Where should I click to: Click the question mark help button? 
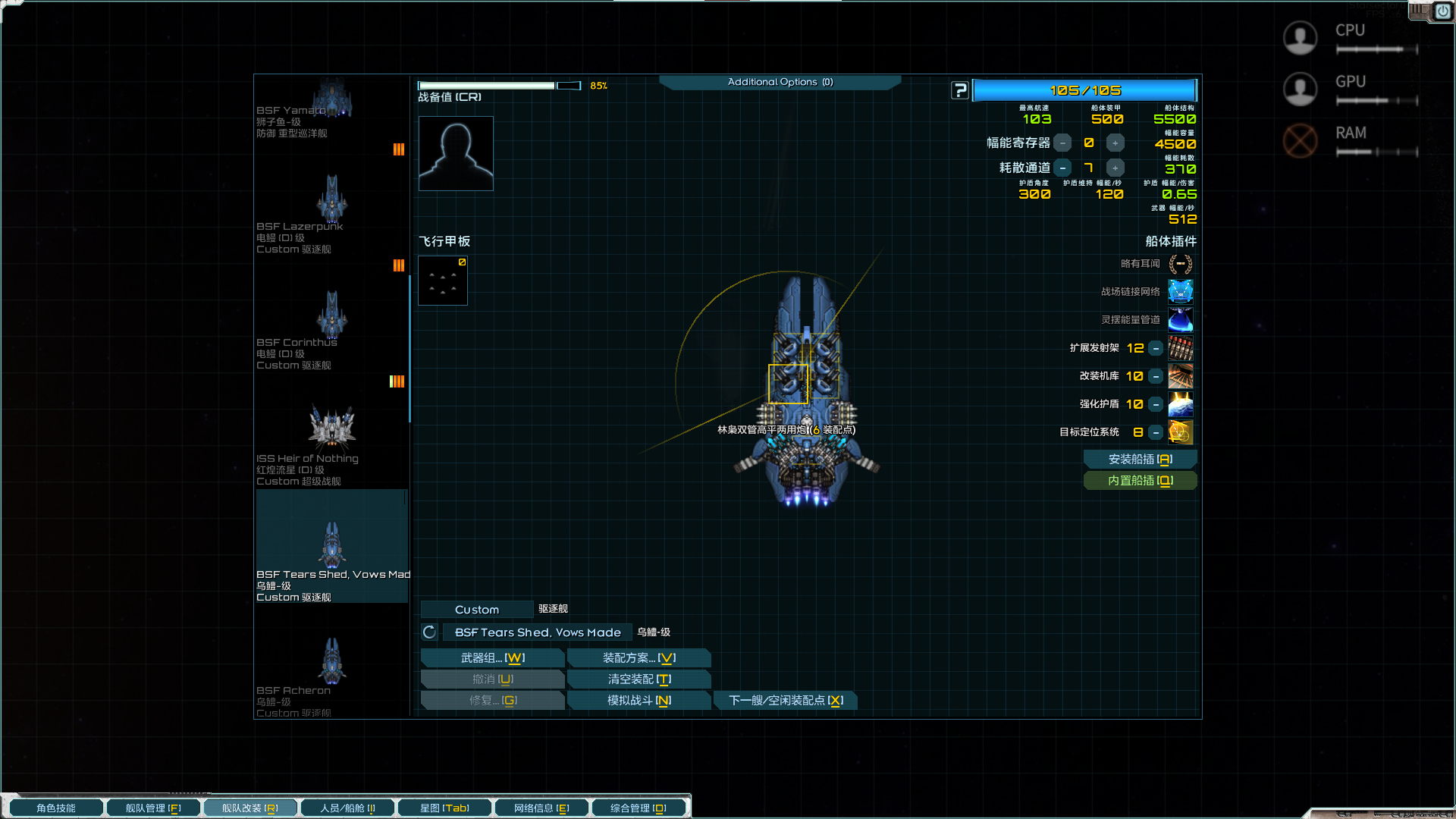click(960, 90)
